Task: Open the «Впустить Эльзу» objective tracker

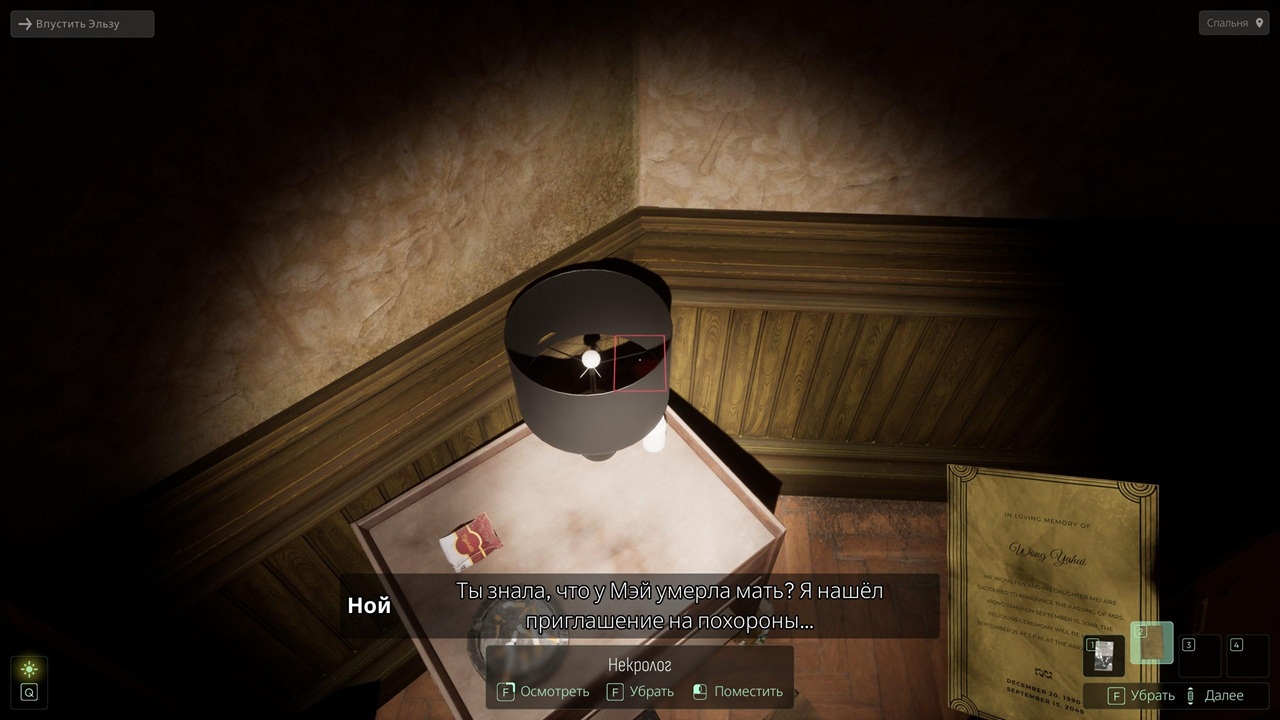Action: pyautogui.click(x=82, y=24)
